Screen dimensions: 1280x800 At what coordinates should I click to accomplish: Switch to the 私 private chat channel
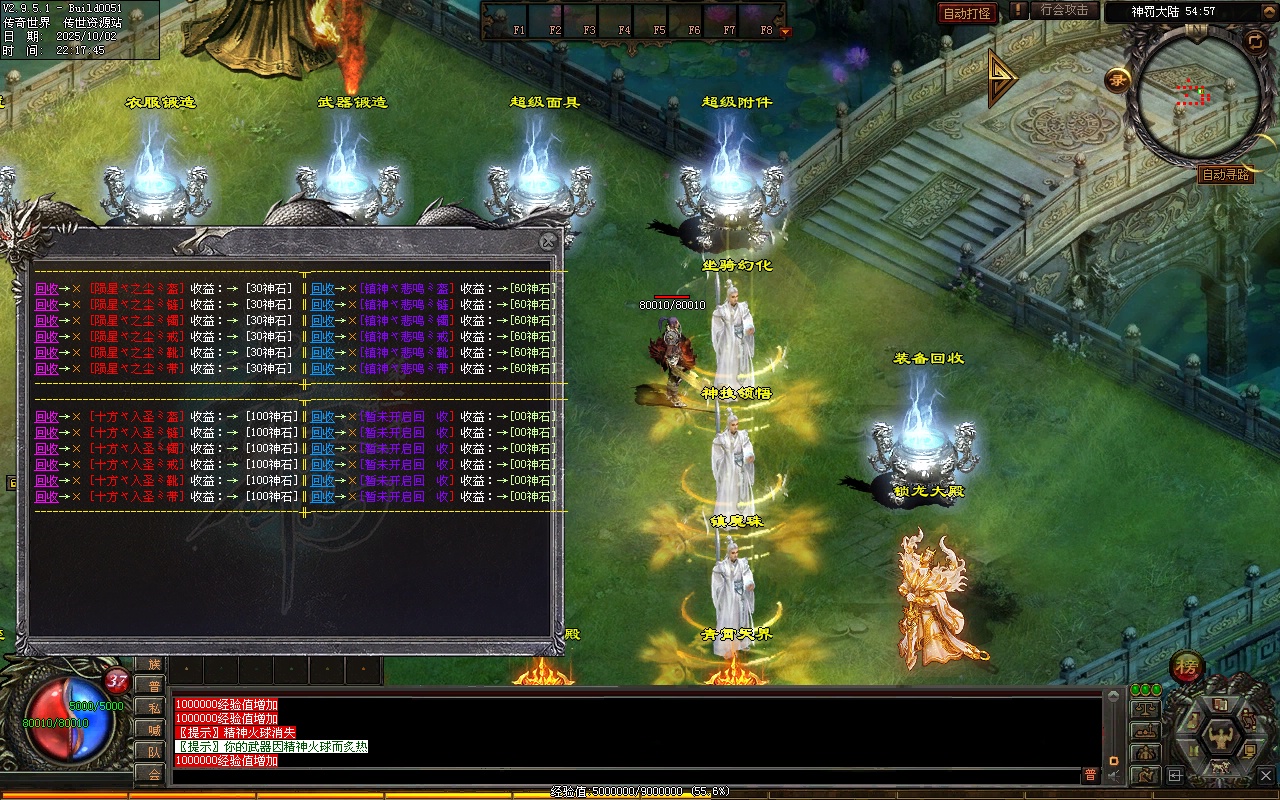(x=154, y=708)
